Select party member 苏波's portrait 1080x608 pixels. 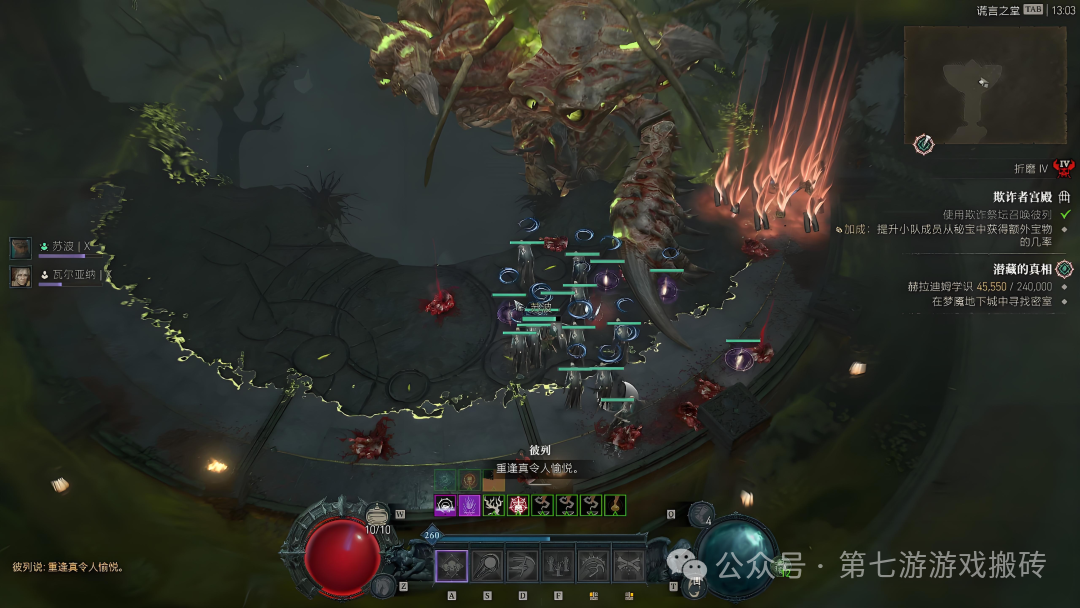pos(21,247)
